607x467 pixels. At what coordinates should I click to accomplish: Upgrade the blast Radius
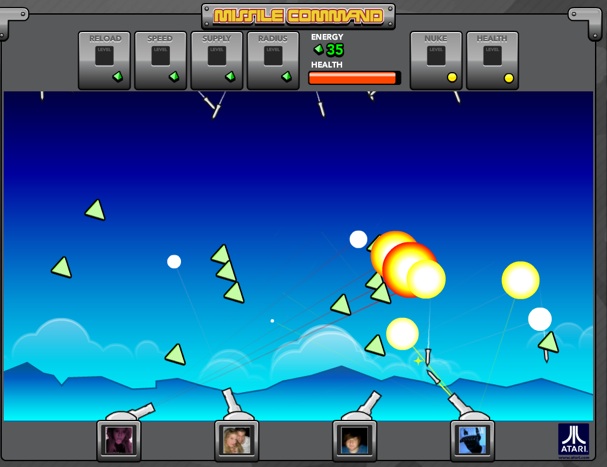click(273, 61)
